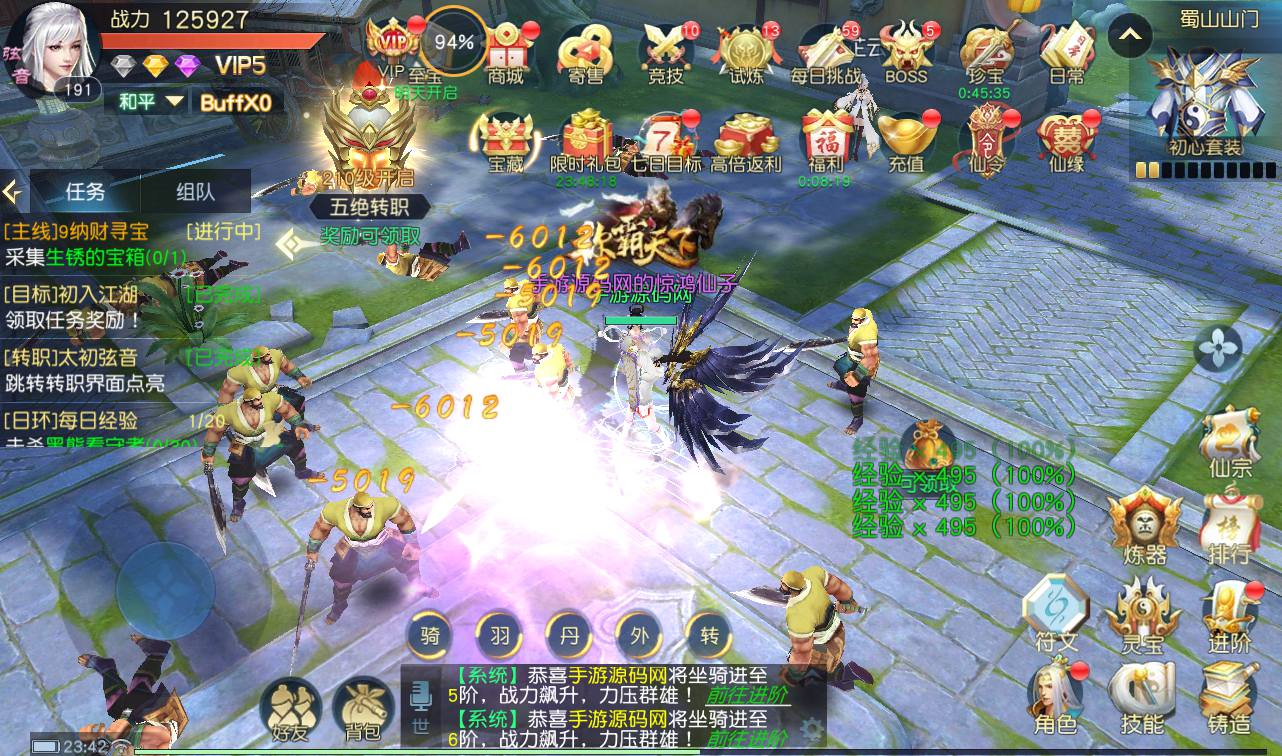Switch to the 组队 team tab

[x=195, y=191]
